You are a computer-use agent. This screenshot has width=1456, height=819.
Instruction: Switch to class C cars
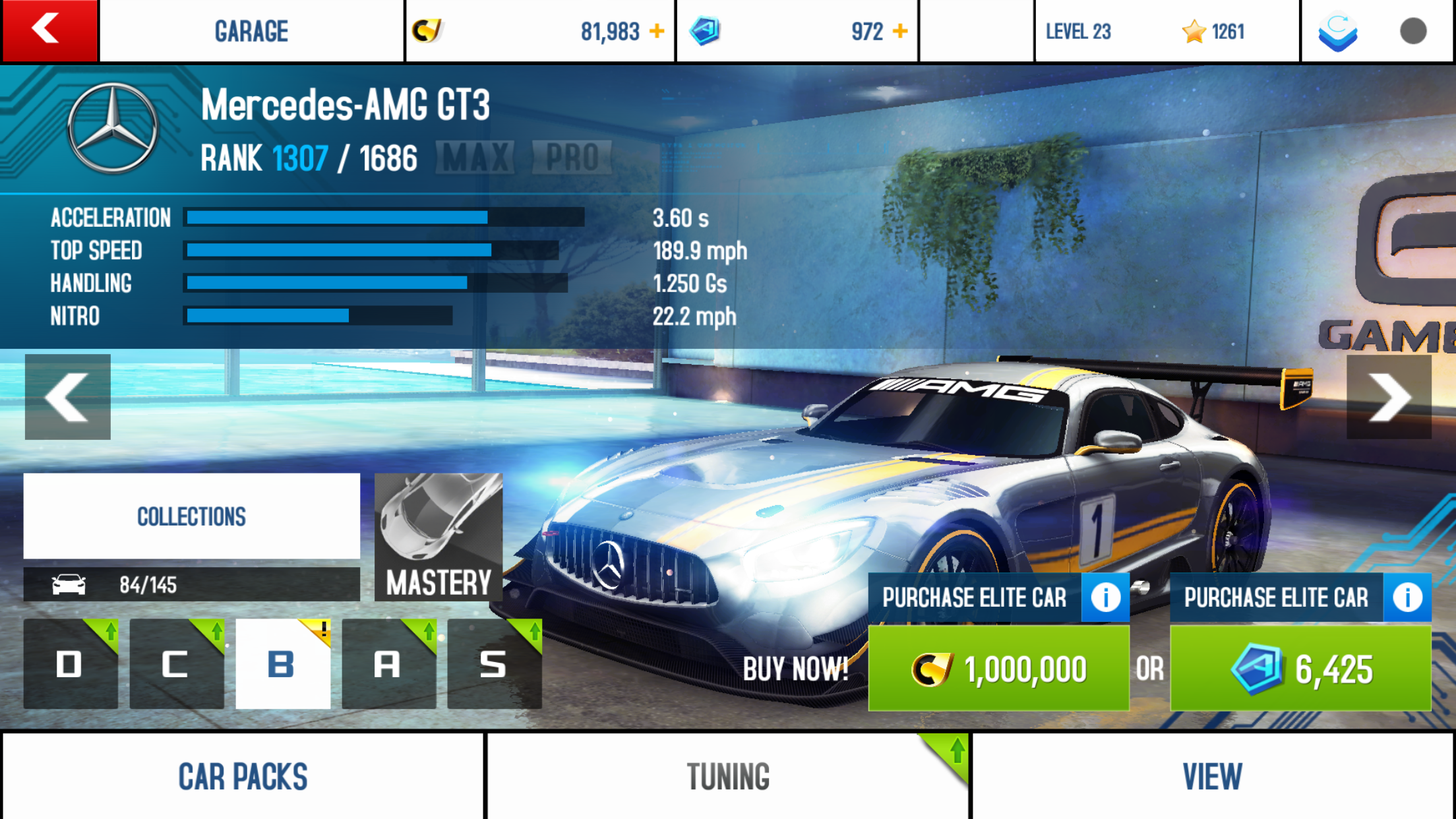(176, 664)
